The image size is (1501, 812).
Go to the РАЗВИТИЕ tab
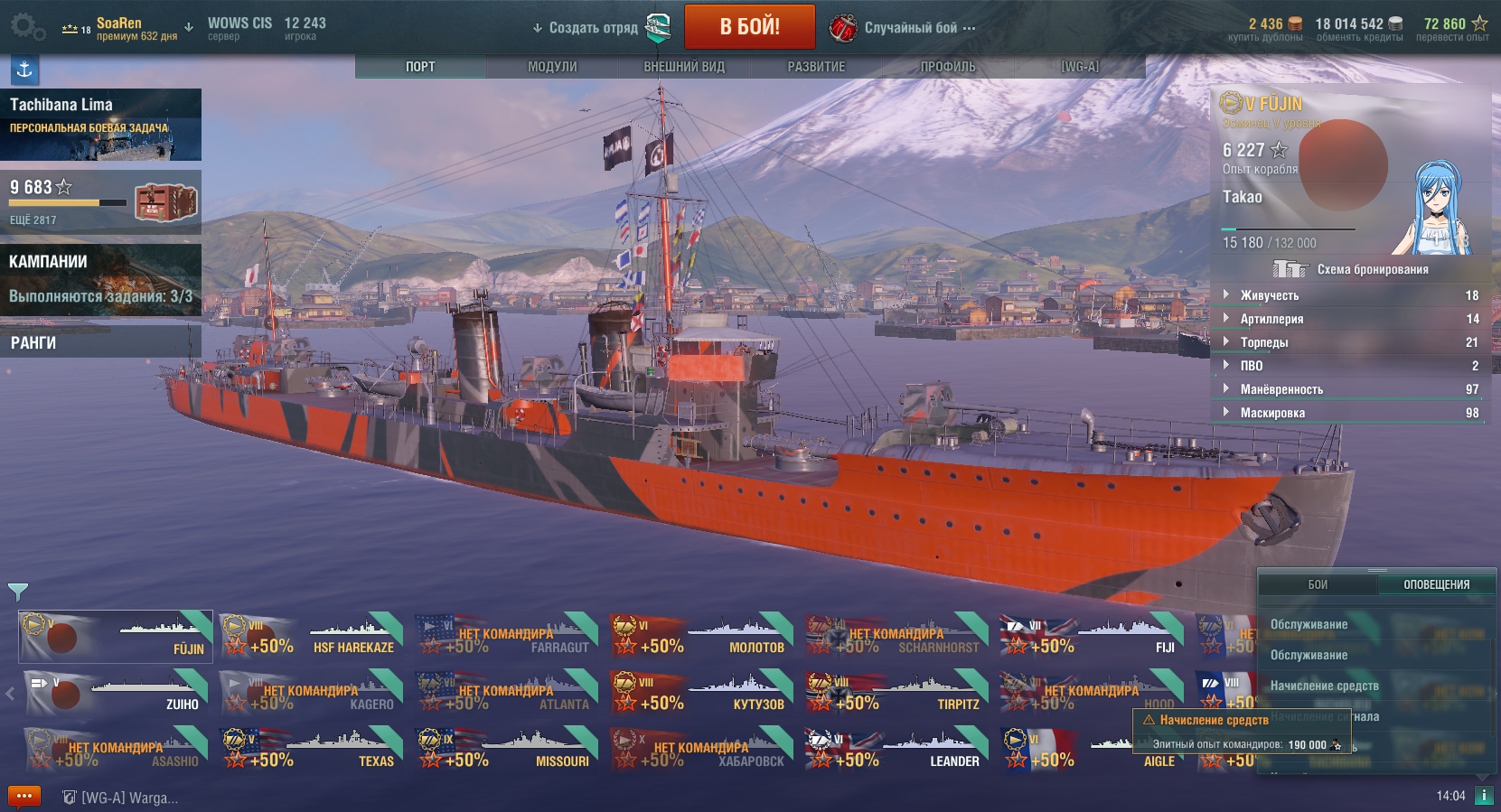(x=816, y=67)
